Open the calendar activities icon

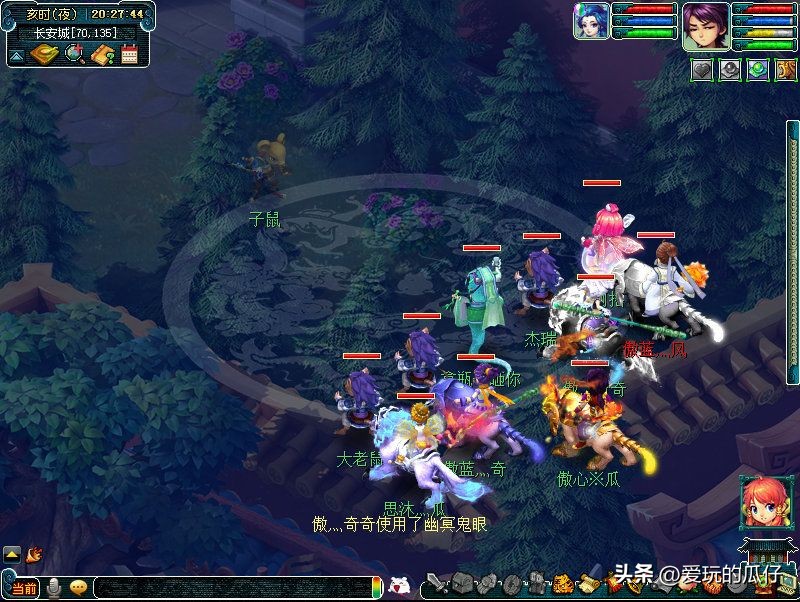pyautogui.click(x=129, y=54)
